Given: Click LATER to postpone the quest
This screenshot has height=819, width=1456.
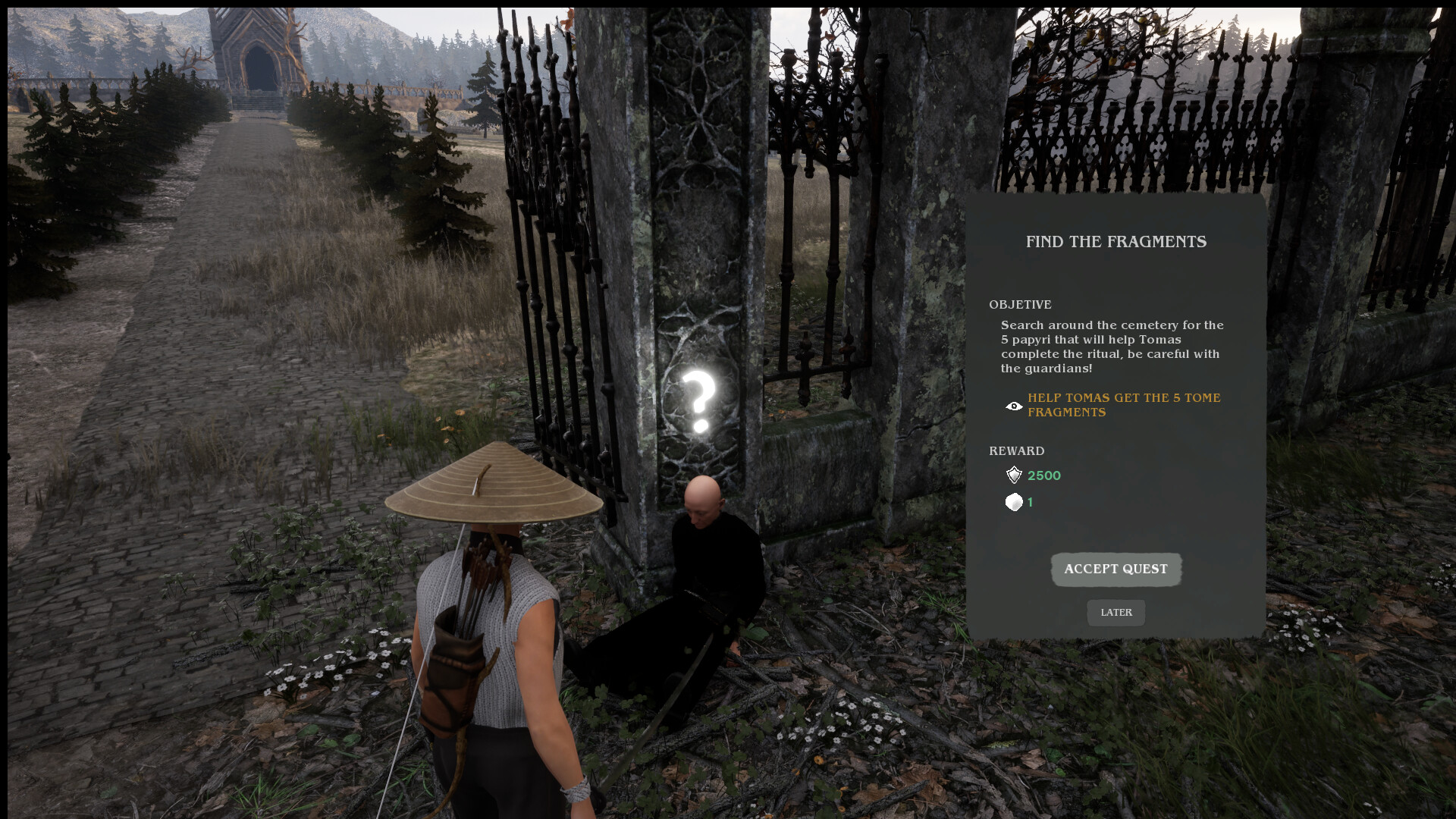Looking at the screenshot, I should pyautogui.click(x=1116, y=613).
